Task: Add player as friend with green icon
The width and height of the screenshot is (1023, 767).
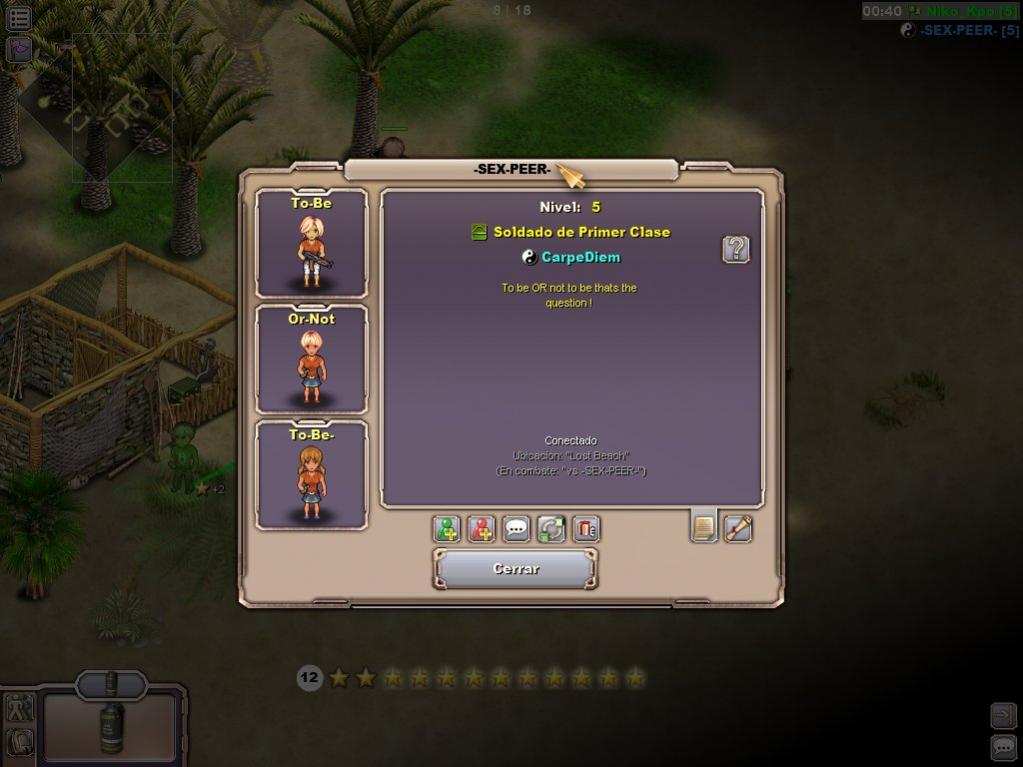Action: pyautogui.click(x=447, y=528)
